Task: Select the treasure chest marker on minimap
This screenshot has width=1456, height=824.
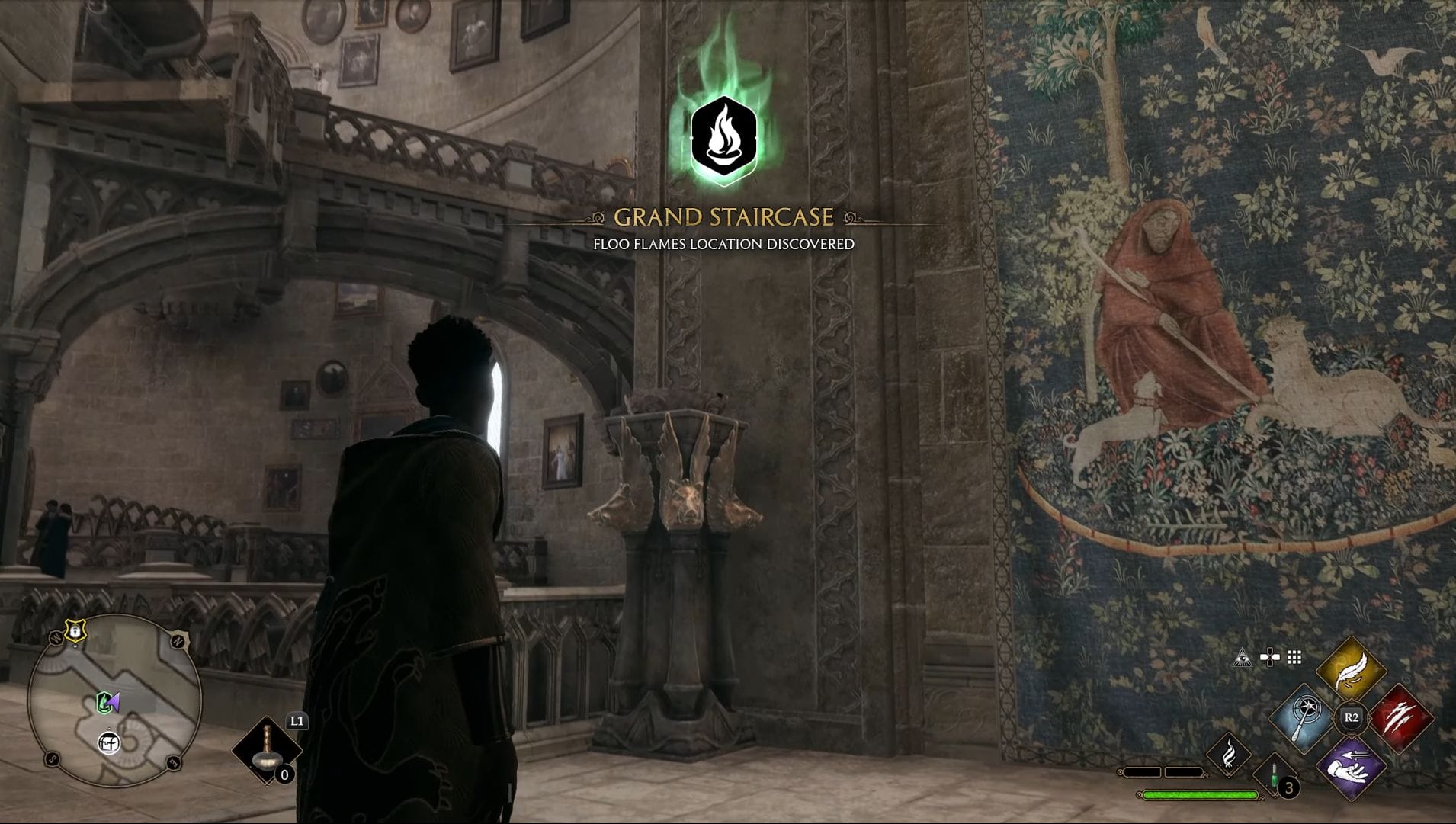Action: [110, 742]
